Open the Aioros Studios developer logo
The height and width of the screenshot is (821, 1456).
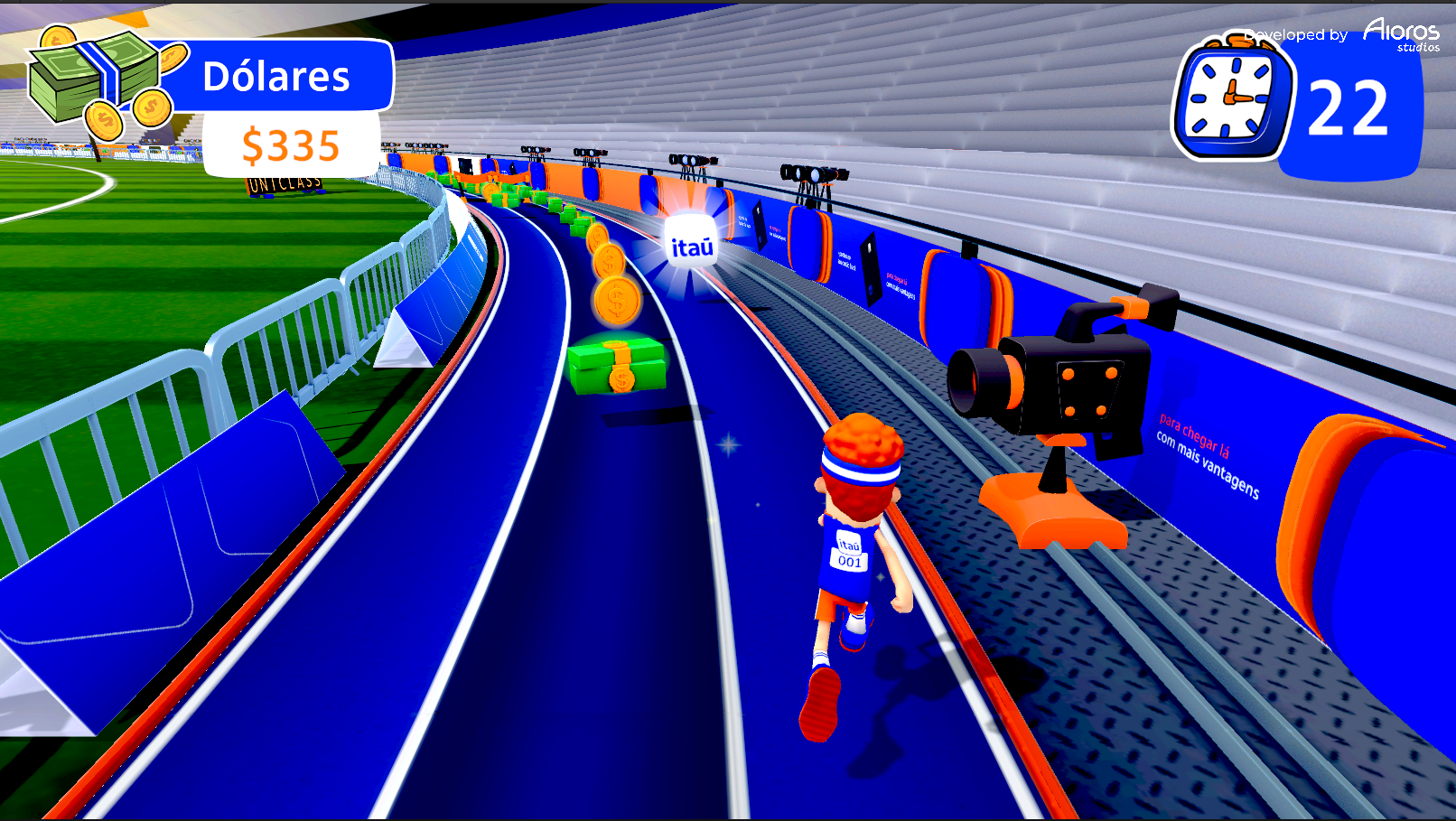tap(1401, 34)
